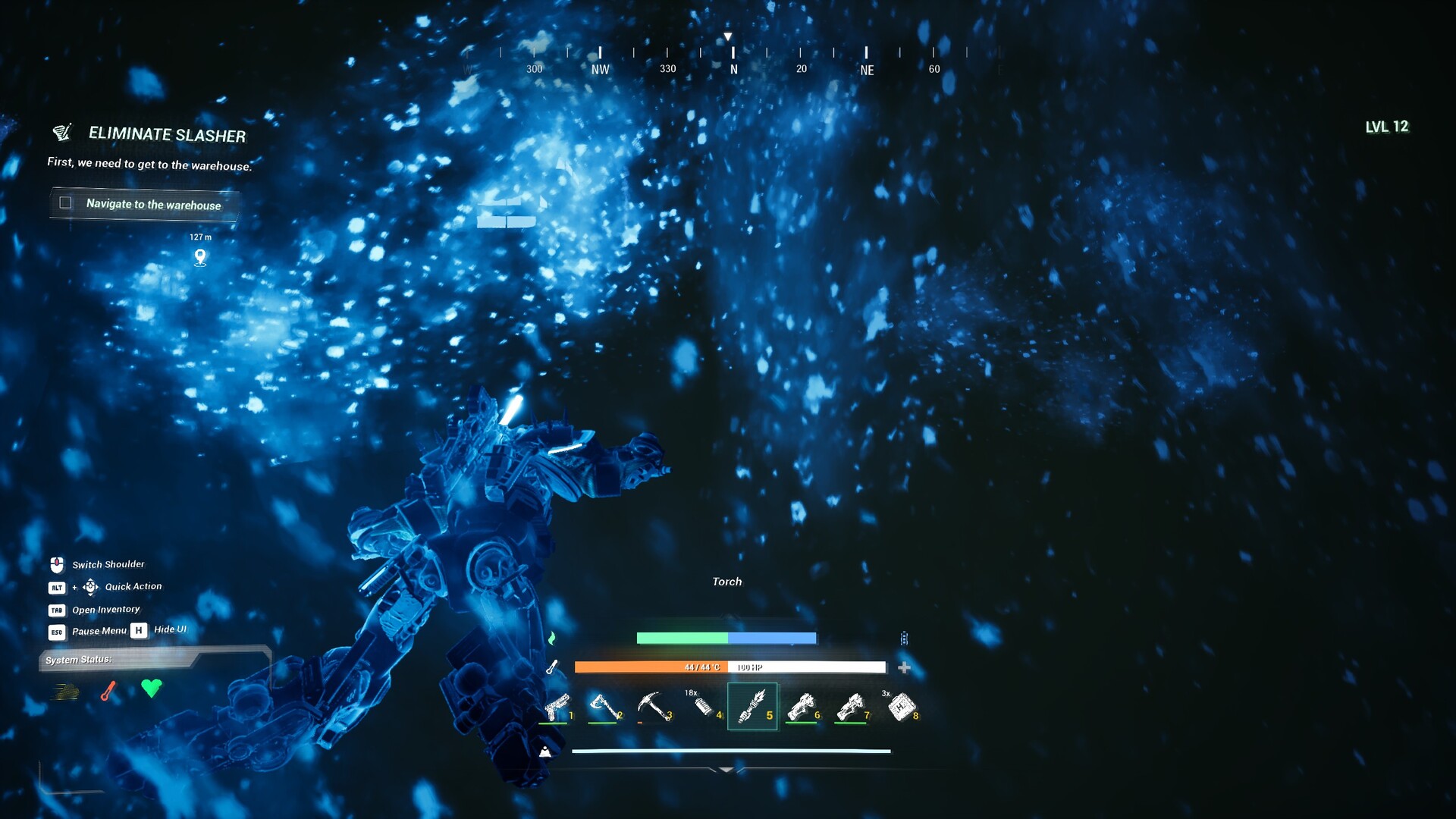1456x819 pixels.
Task: Equip the axe from the hotbar
Action: tap(604, 707)
